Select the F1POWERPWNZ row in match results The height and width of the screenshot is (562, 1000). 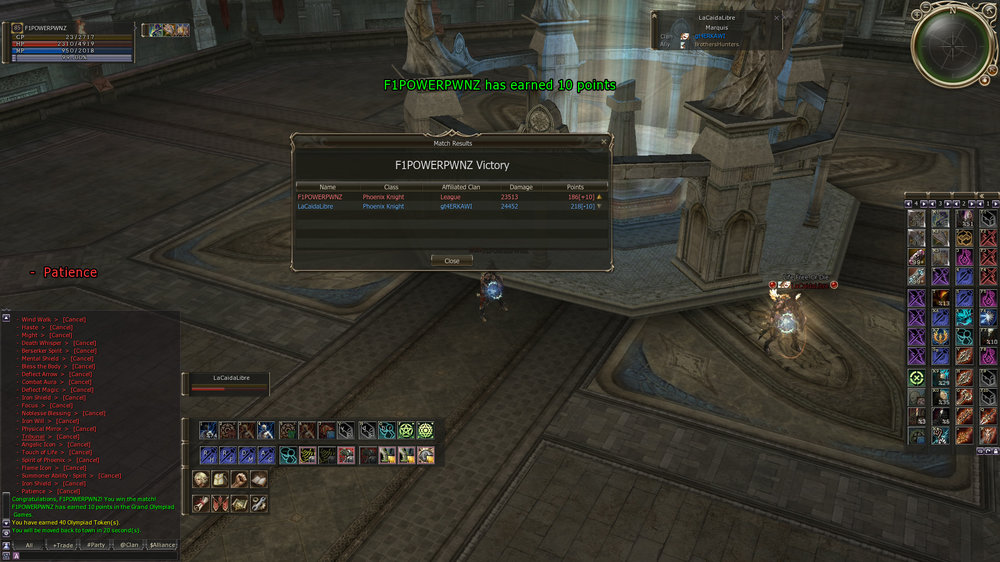tap(450, 197)
